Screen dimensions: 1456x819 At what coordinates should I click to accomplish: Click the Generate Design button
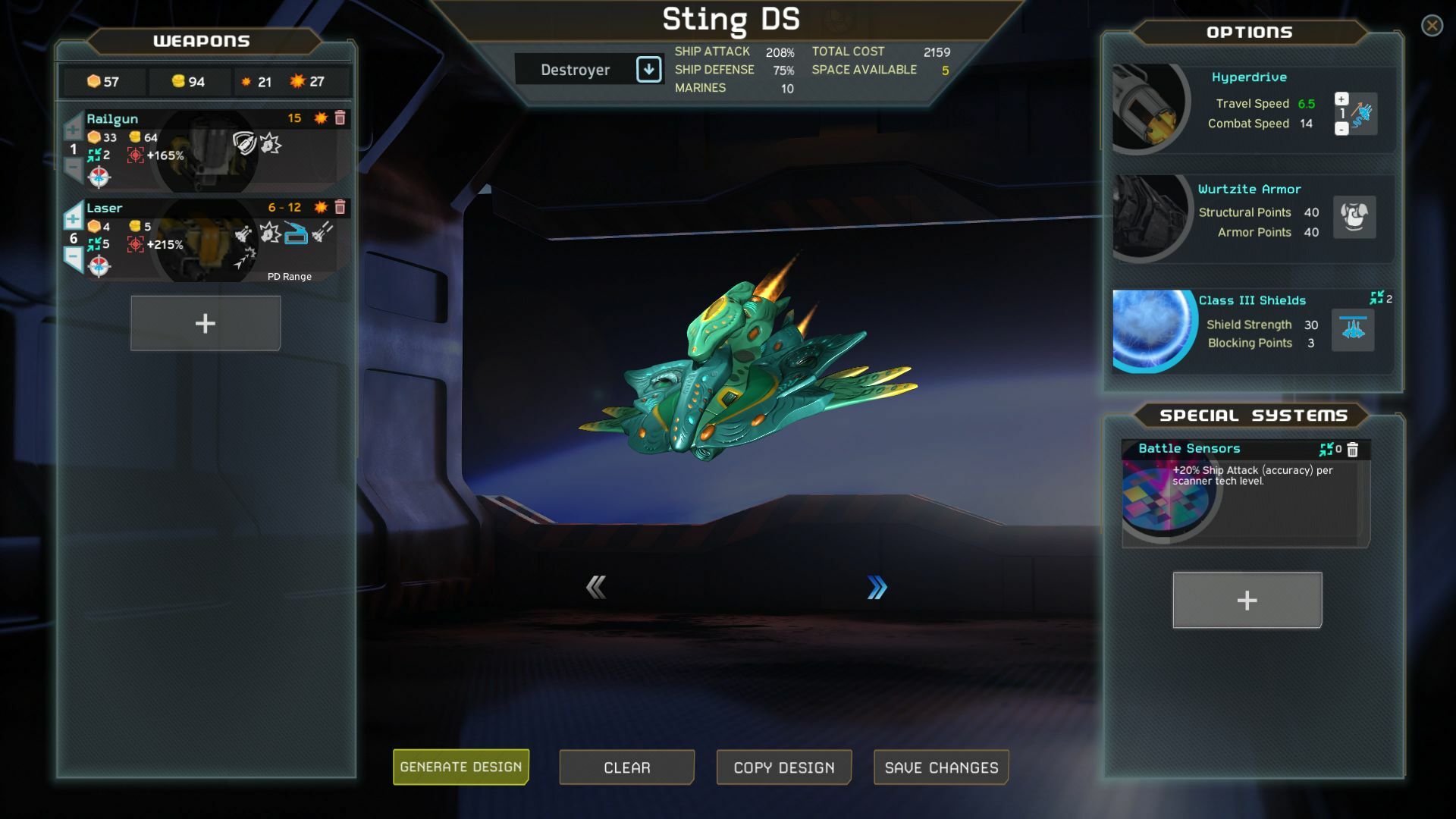460,767
